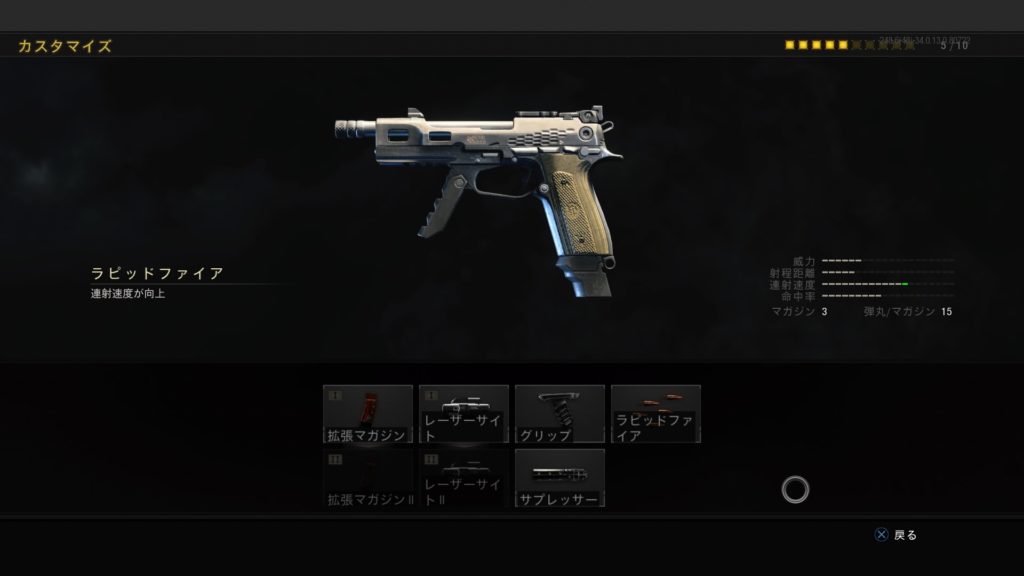Choose the レーザーサイト attachment tile
Viewport: 1024px width, 576px height.
[464, 413]
